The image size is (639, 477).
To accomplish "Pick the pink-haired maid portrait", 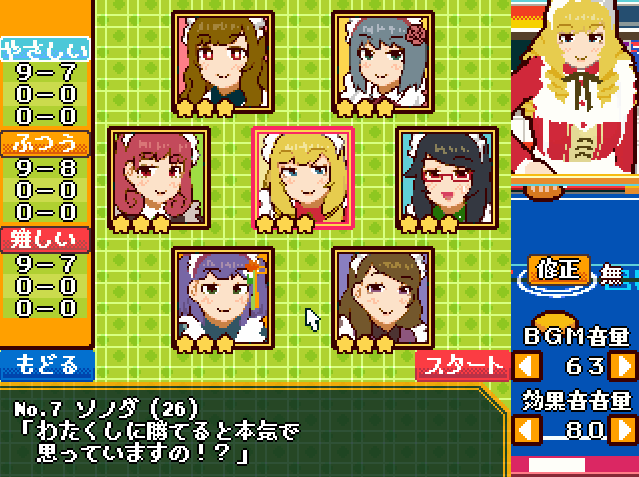I will (160, 178).
